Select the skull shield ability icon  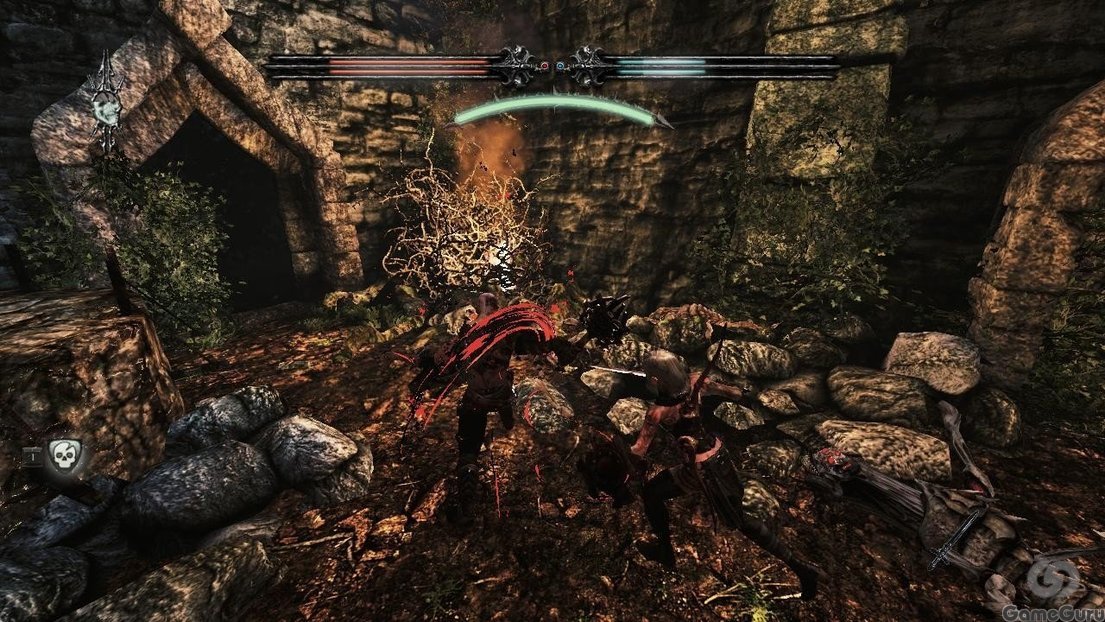(62, 459)
